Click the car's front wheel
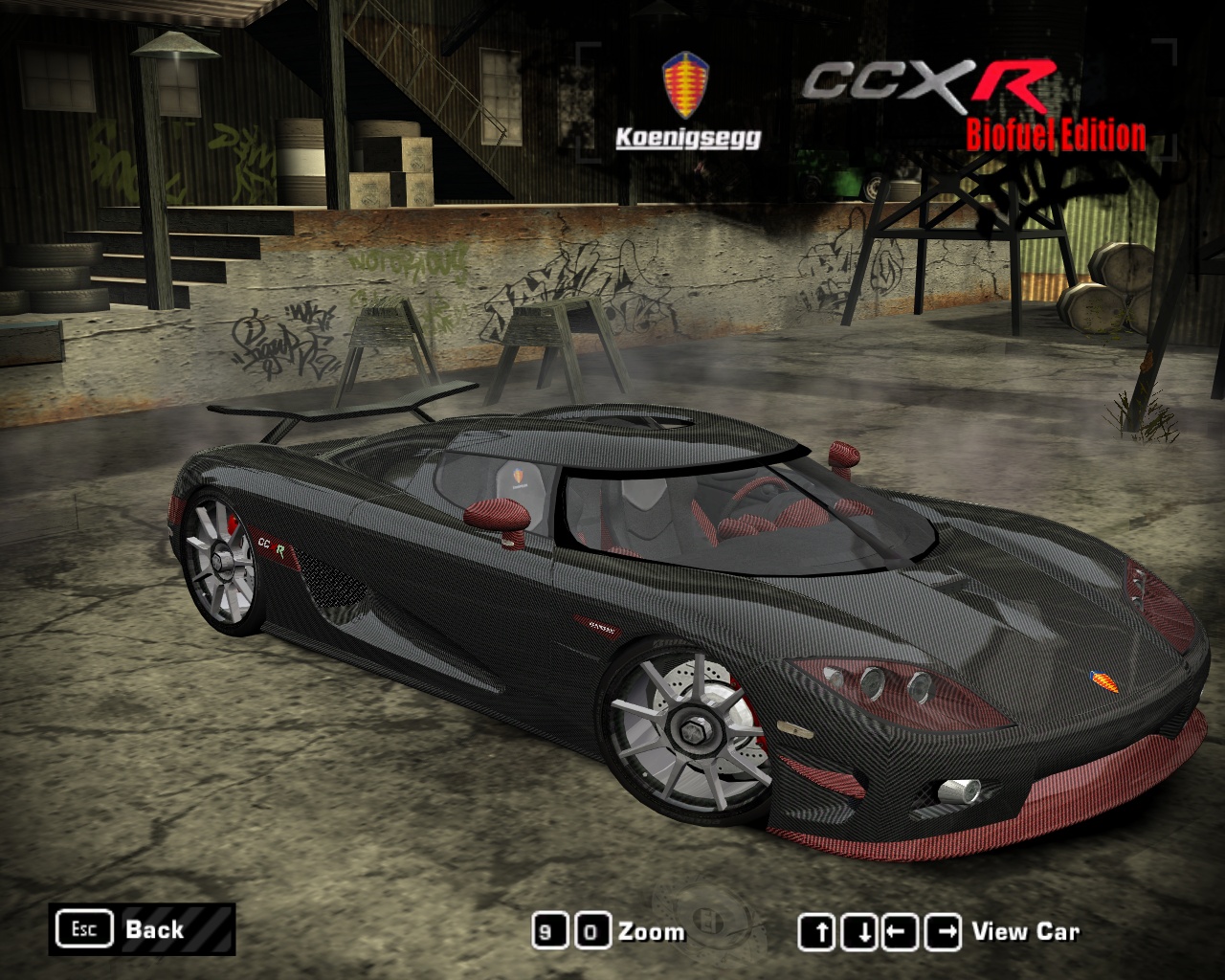 692,731
